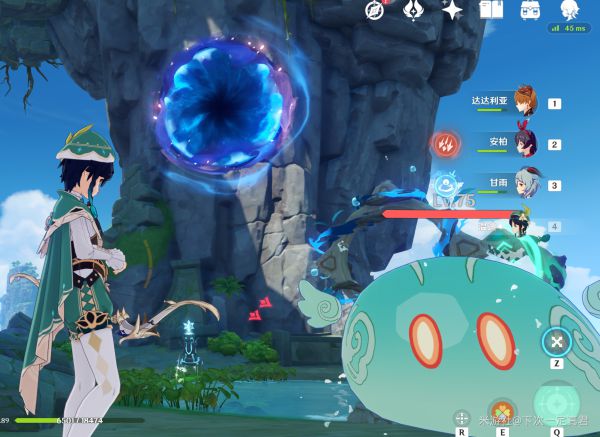Open the wish banner winged icon

point(414,10)
